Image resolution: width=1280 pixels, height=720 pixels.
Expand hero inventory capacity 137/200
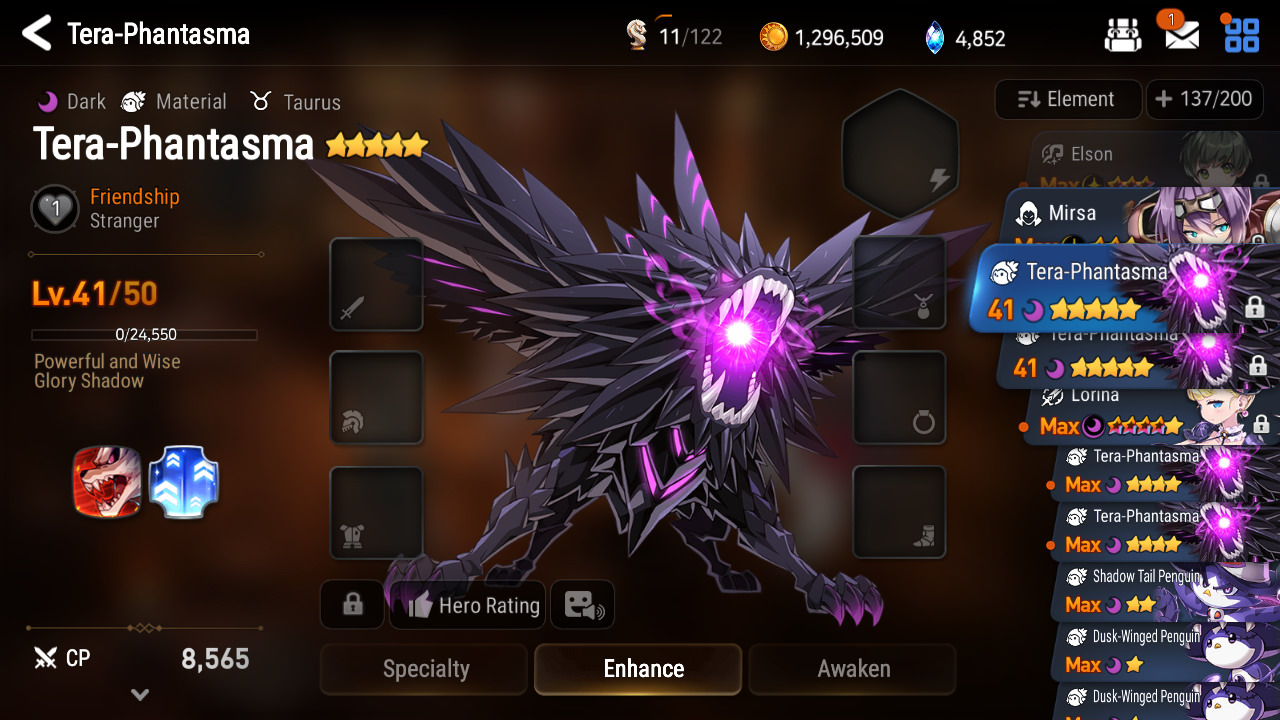click(x=1203, y=99)
